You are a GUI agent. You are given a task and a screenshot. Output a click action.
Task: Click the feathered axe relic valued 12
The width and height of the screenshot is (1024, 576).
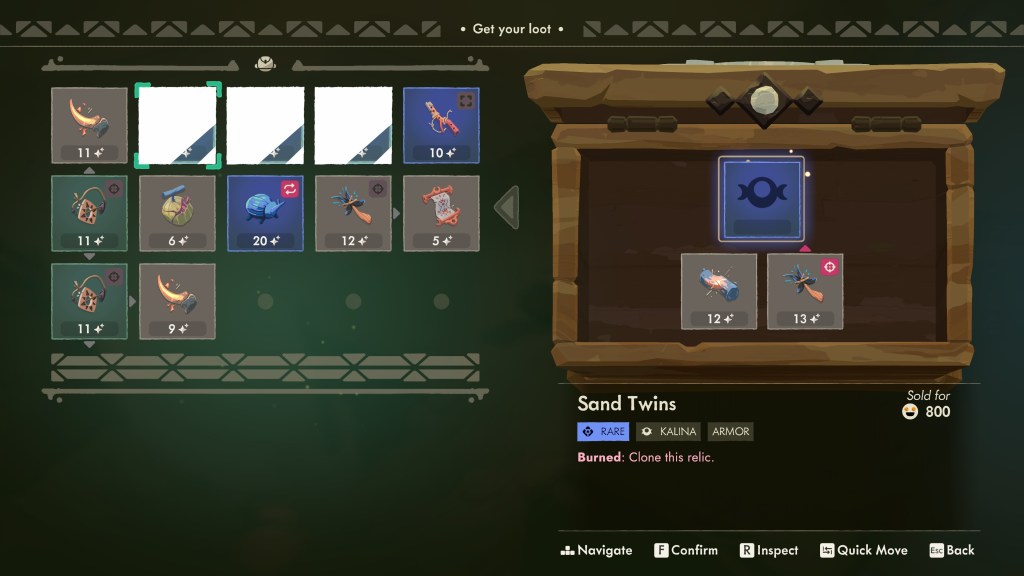pyautogui.click(x=353, y=213)
